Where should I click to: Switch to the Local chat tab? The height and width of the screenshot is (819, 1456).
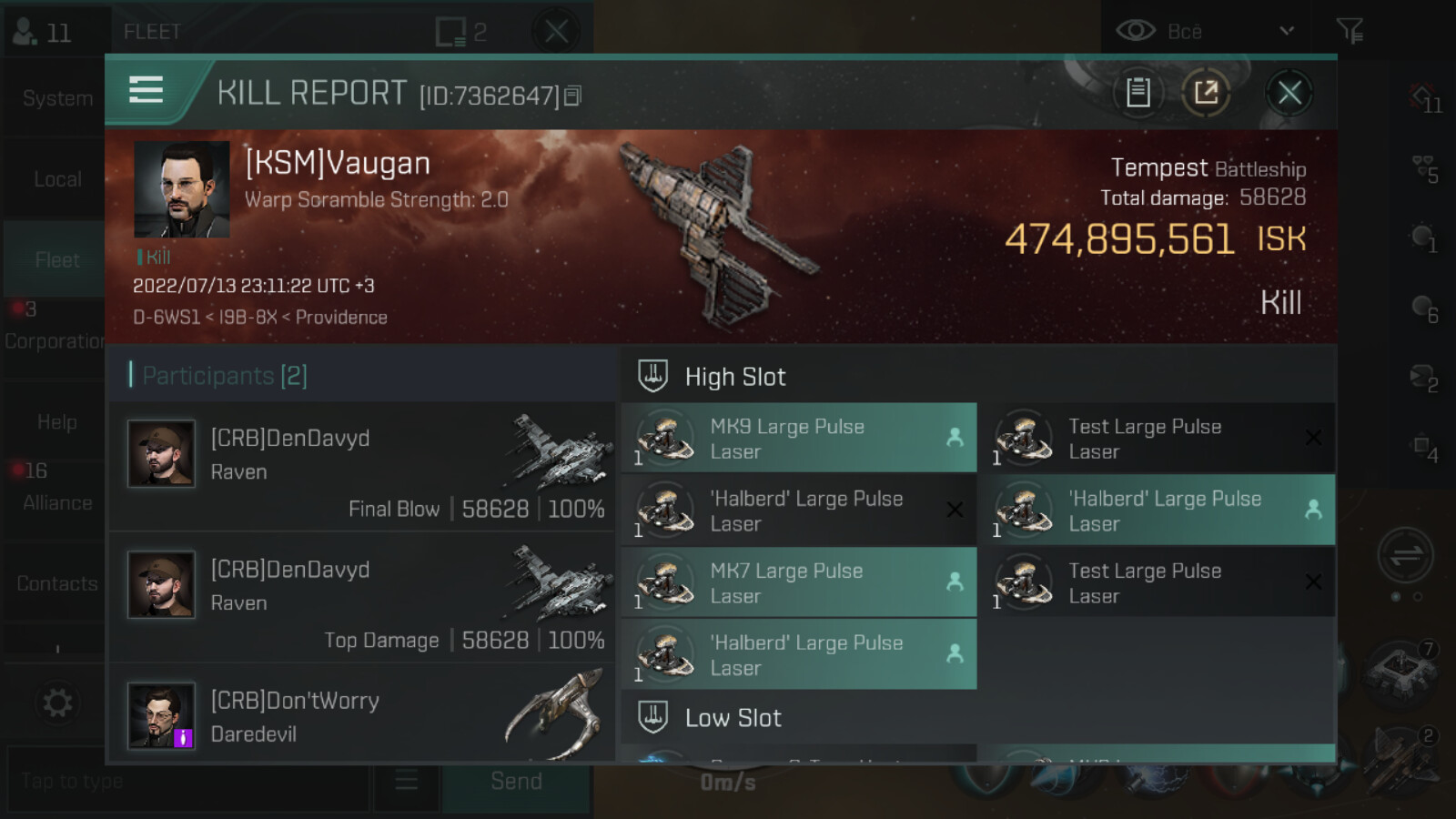[x=56, y=179]
